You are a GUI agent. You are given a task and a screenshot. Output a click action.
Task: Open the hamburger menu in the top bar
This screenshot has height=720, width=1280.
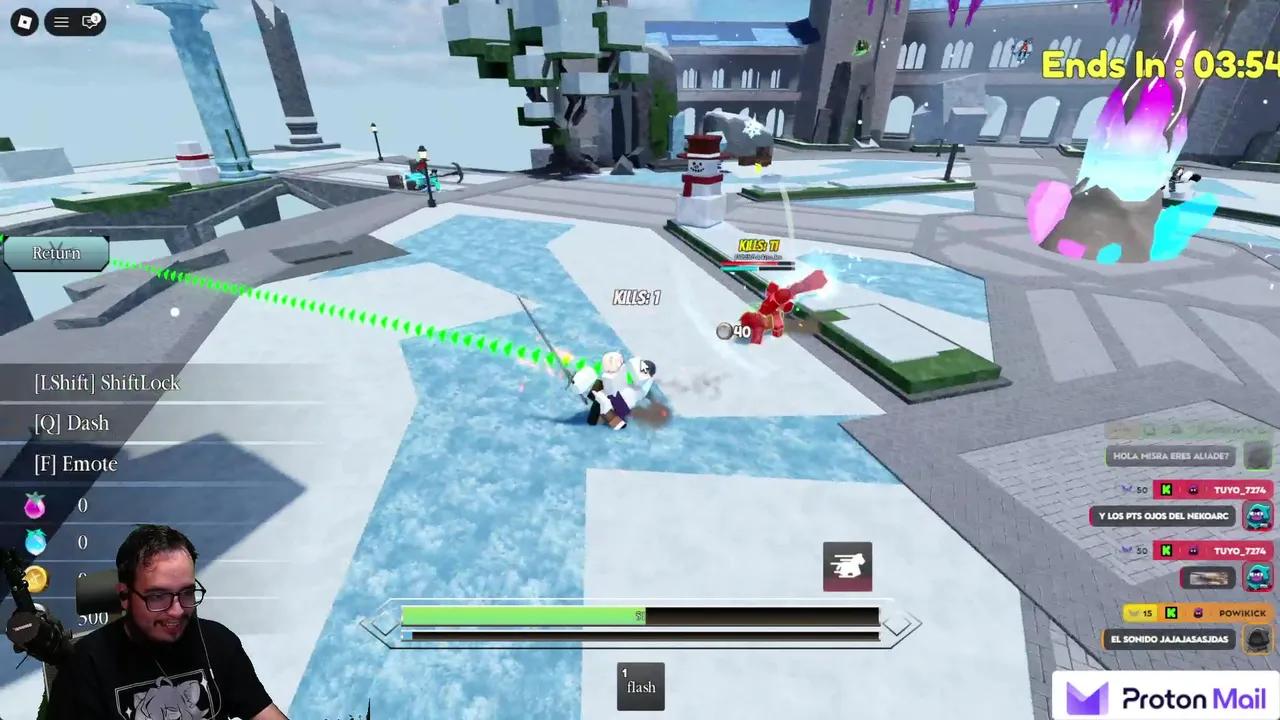61,21
